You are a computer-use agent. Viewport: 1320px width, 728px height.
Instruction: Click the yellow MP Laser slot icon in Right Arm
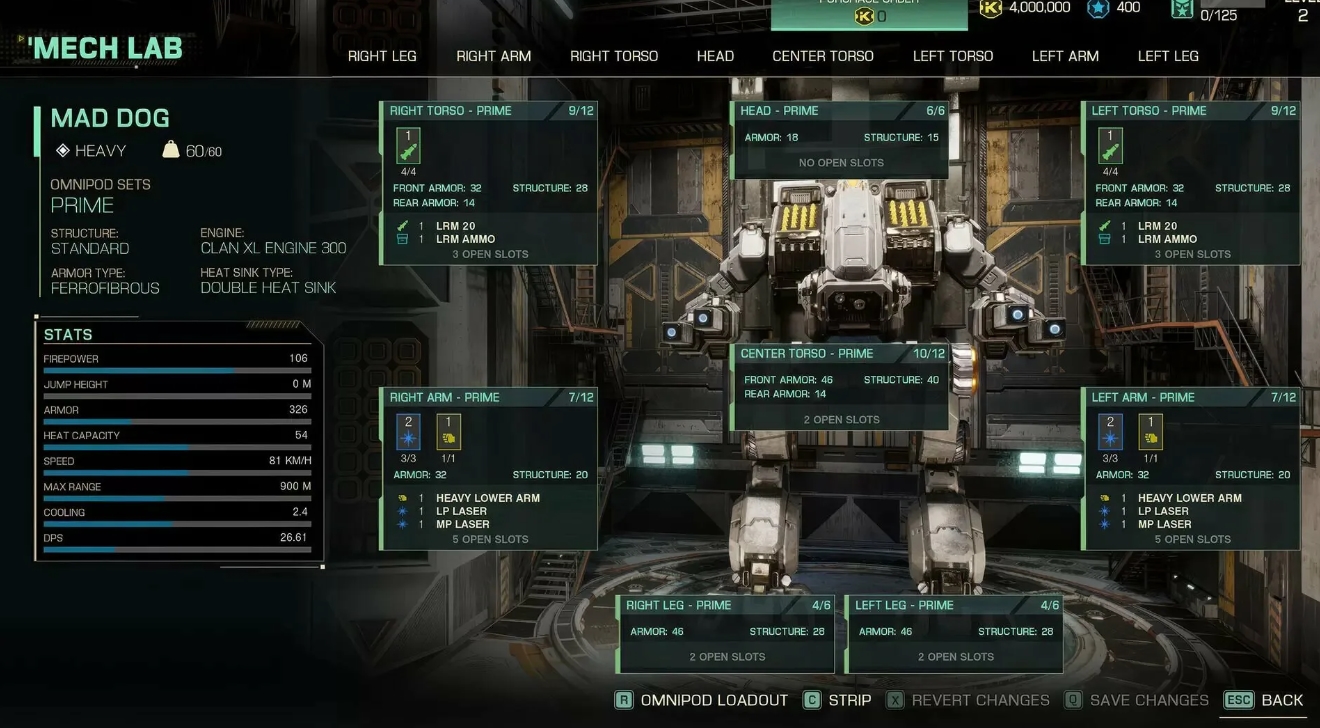tap(450, 432)
